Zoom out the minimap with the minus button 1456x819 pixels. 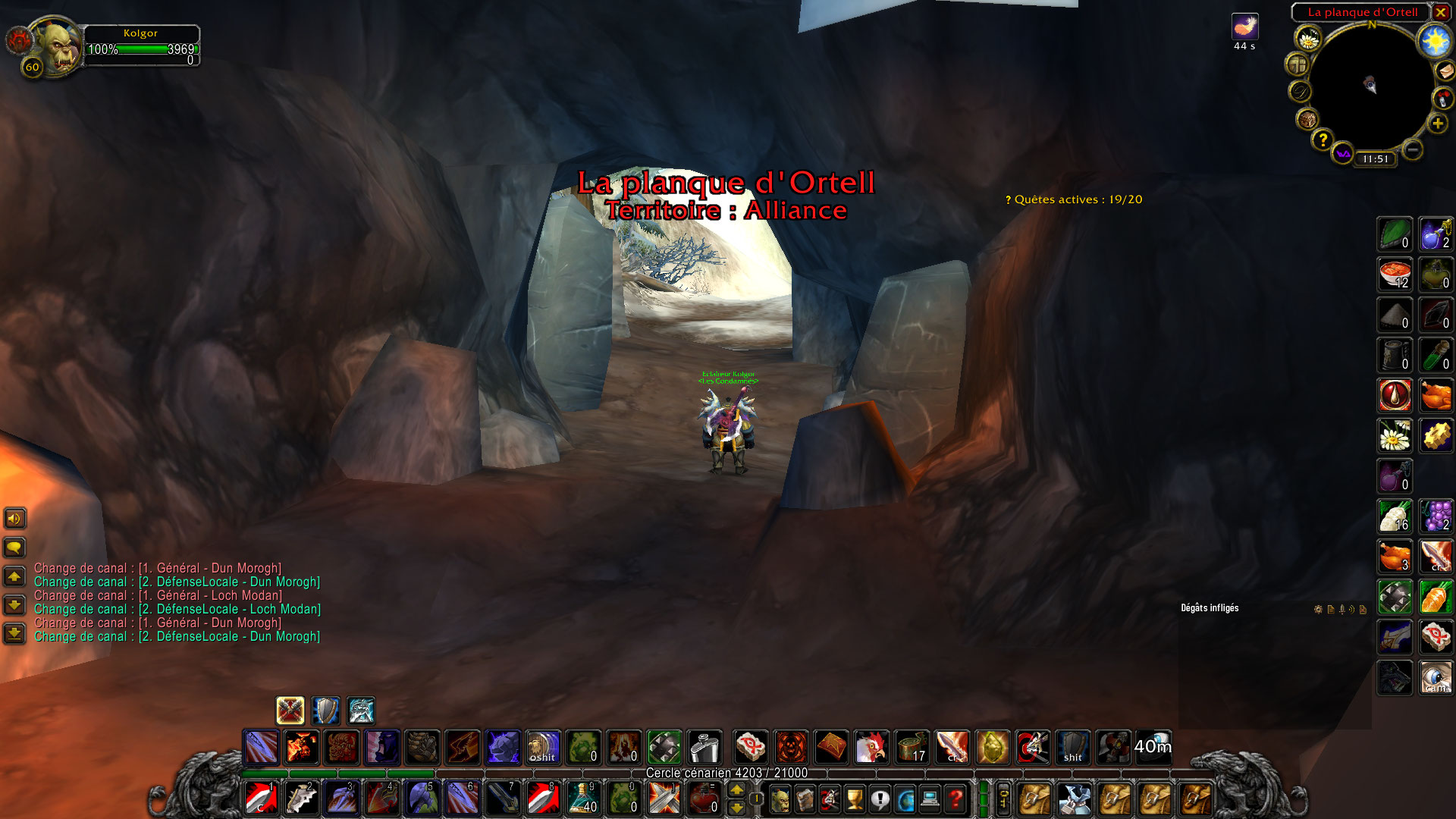coord(1412,149)
